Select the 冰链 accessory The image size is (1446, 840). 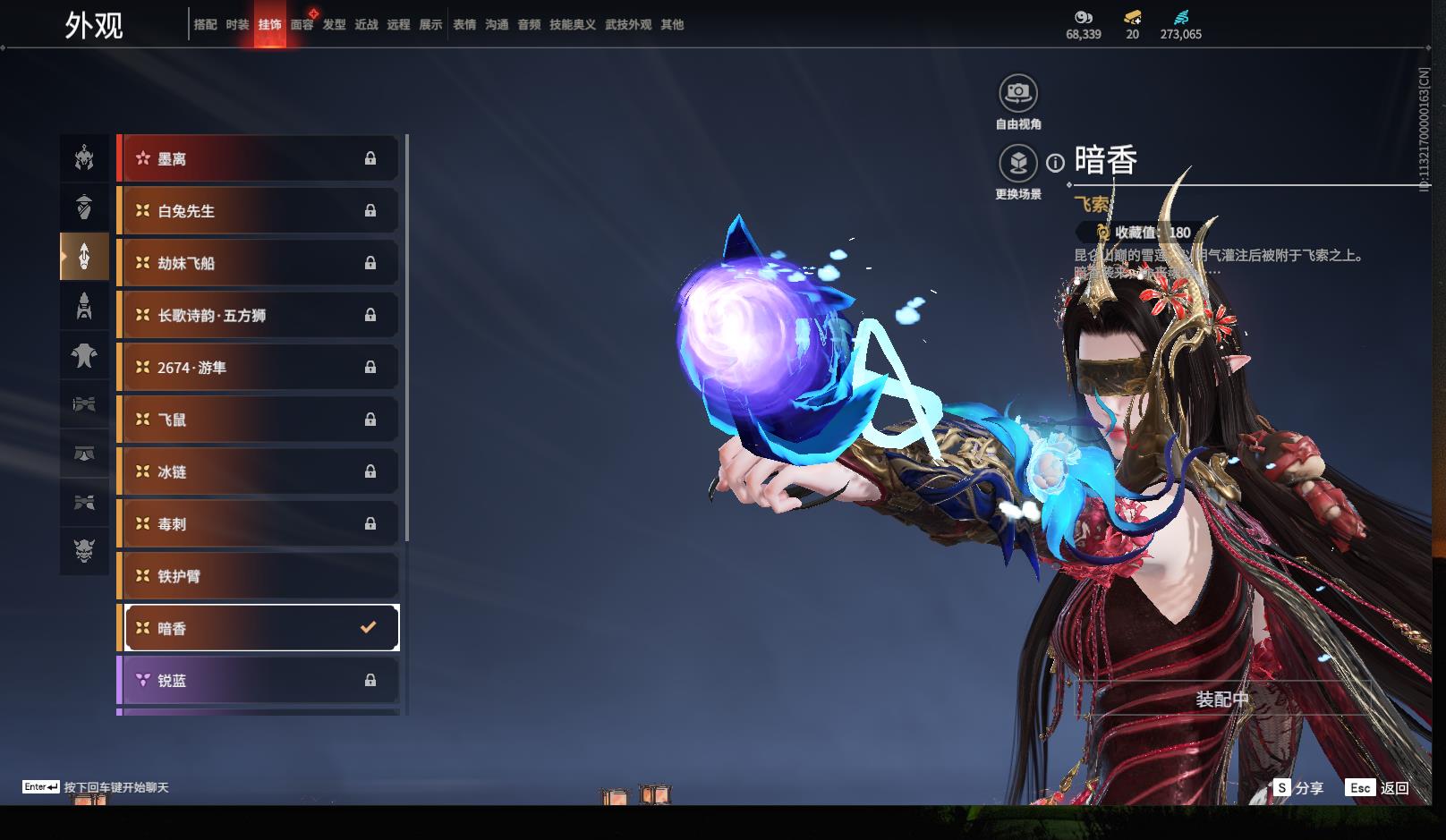[x=258, y=471]
